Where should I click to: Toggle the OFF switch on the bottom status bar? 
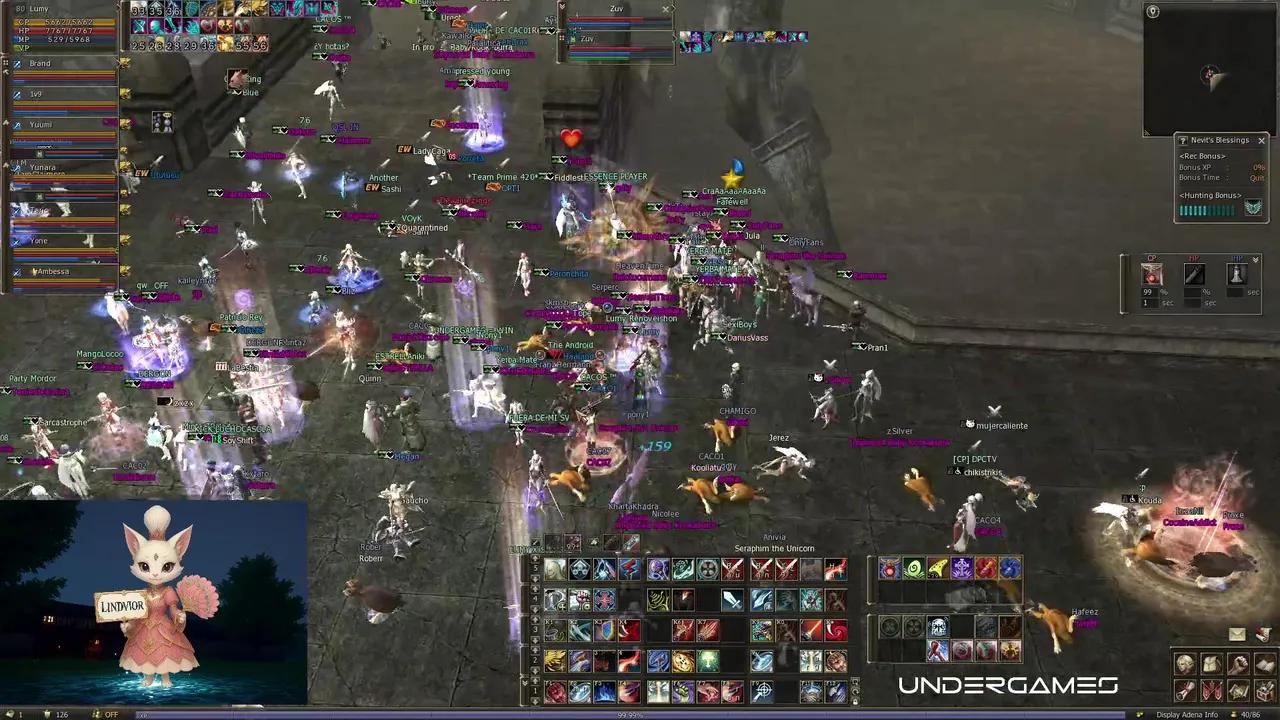(112, 713)
